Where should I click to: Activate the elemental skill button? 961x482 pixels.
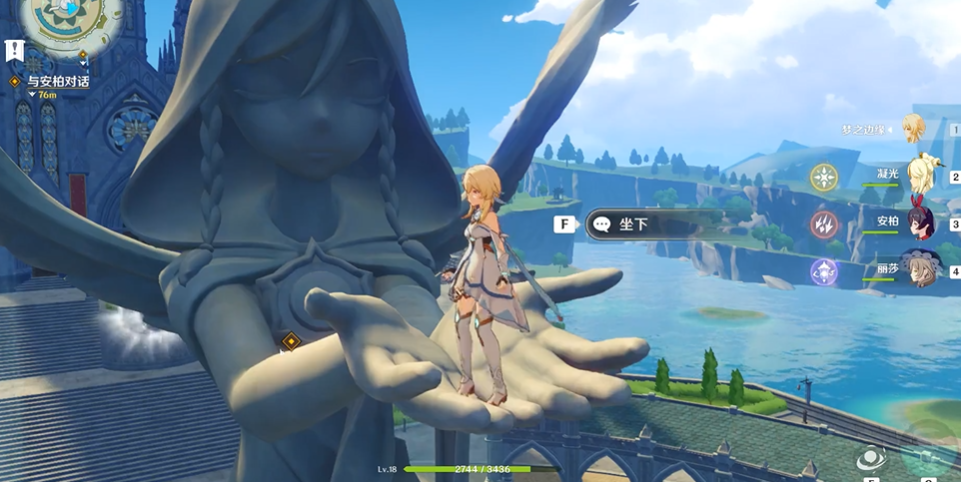click(871, 458)
